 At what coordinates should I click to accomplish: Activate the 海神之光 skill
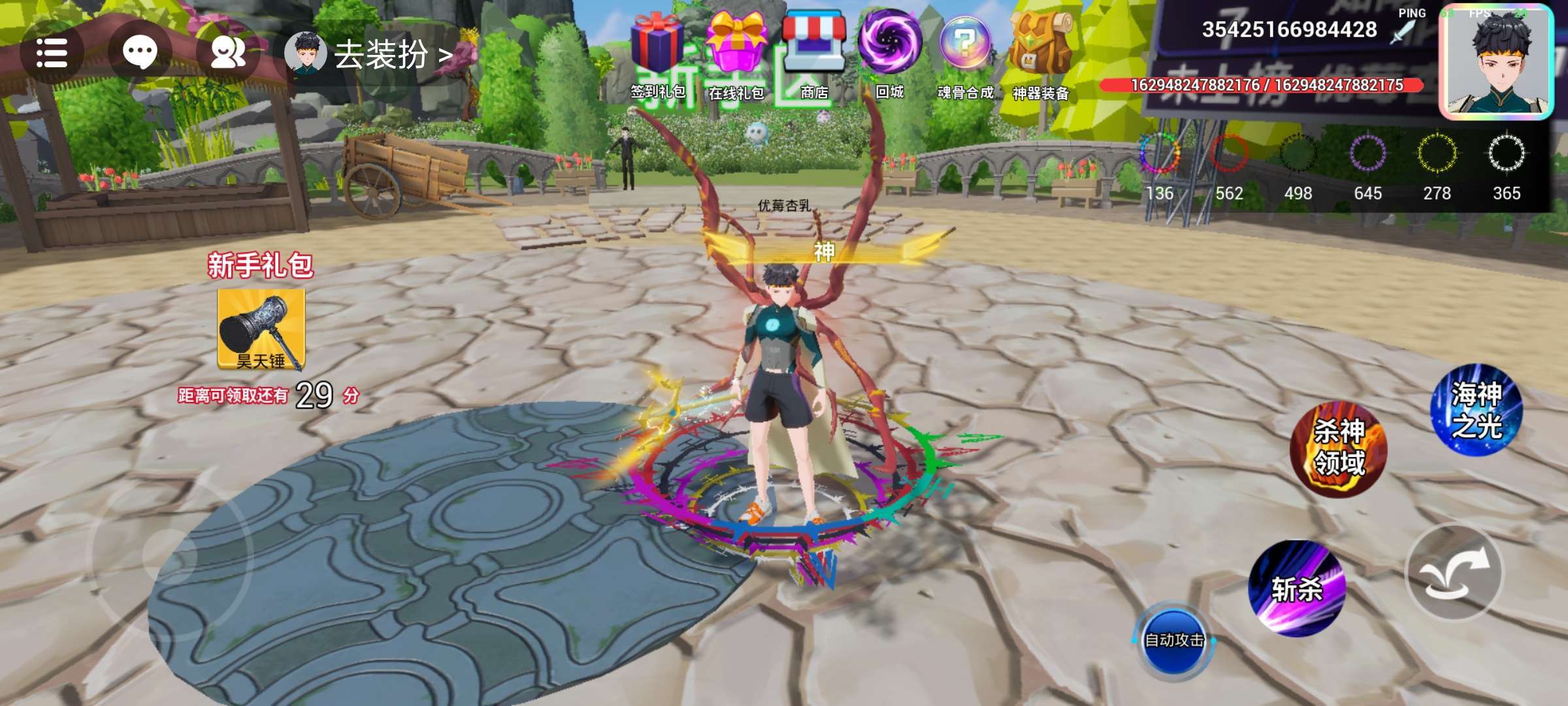1477,410
